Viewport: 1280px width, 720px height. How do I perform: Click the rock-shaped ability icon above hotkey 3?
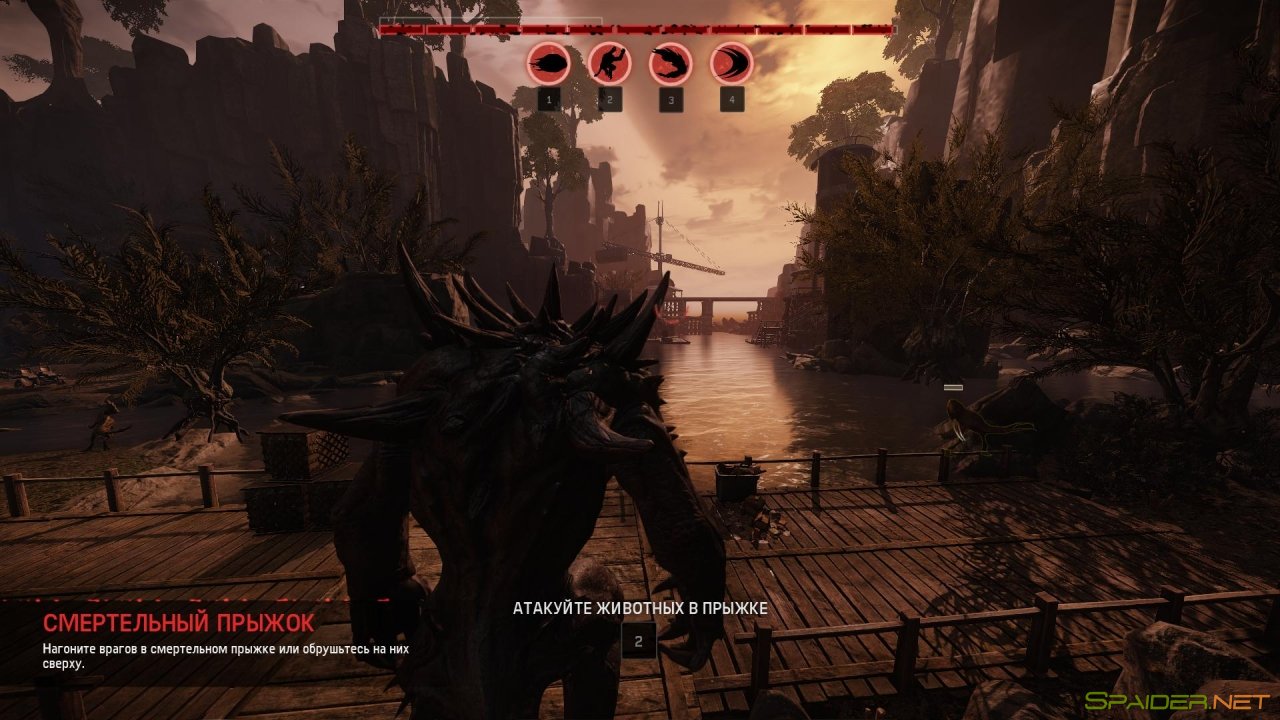[670, 63]
